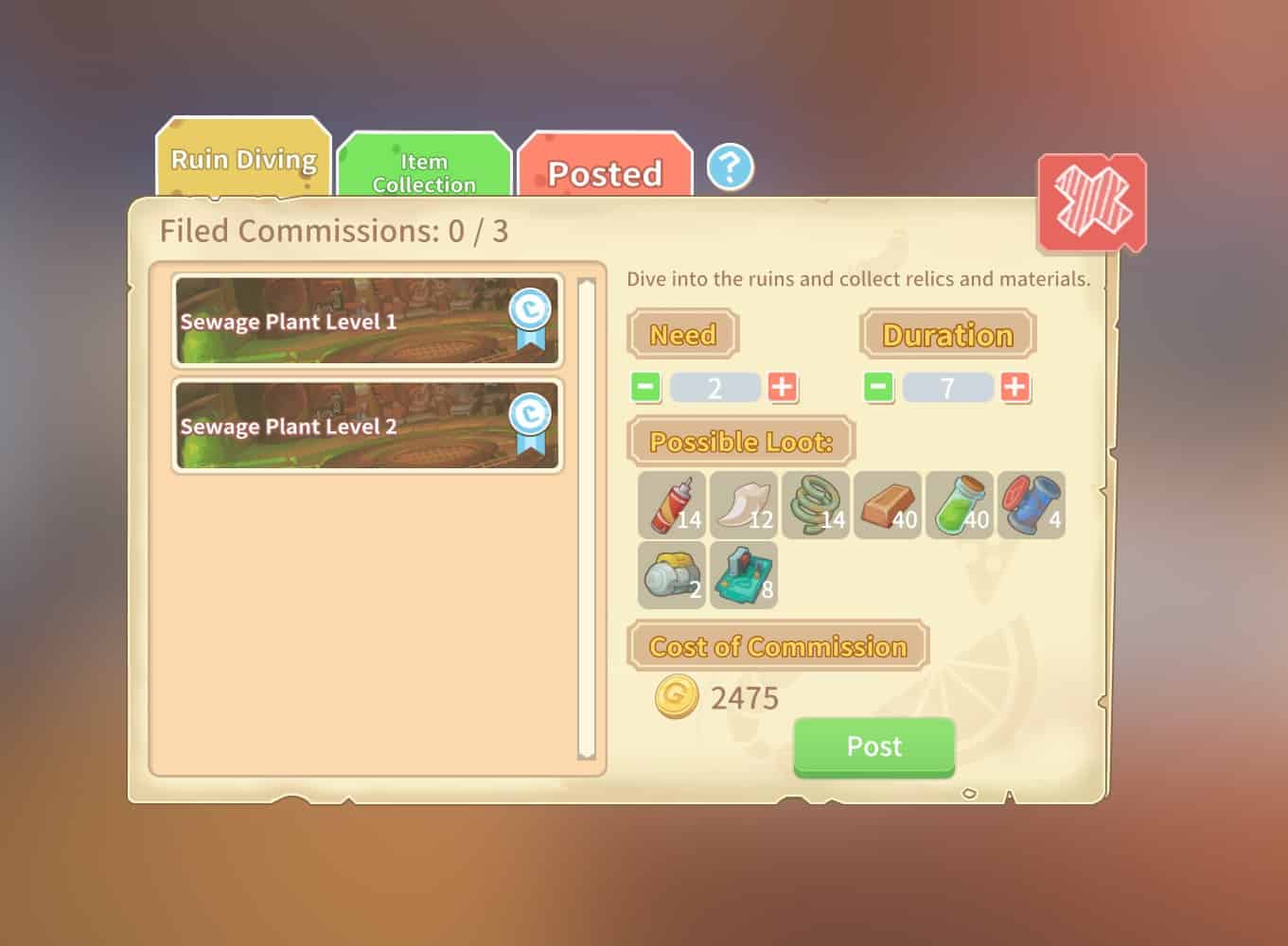Switch to the Item Collection tab
This screenshot has height=946, width=1288.
[423, 173]
